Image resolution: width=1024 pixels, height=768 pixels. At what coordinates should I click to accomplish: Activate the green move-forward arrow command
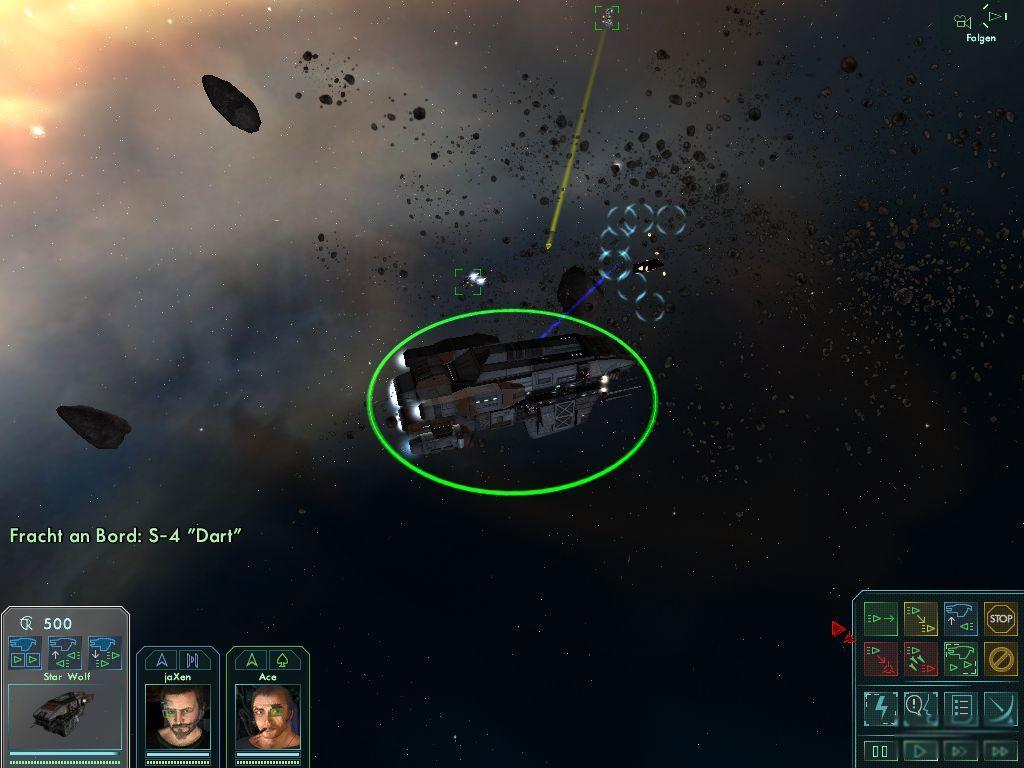click(x=880, y=619)
